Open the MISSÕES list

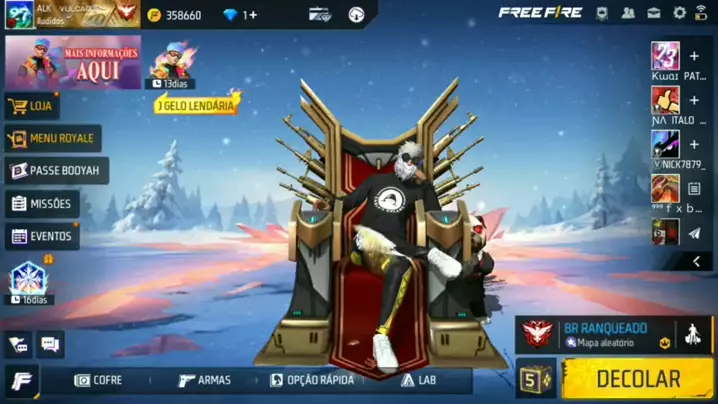pos(42,204)
